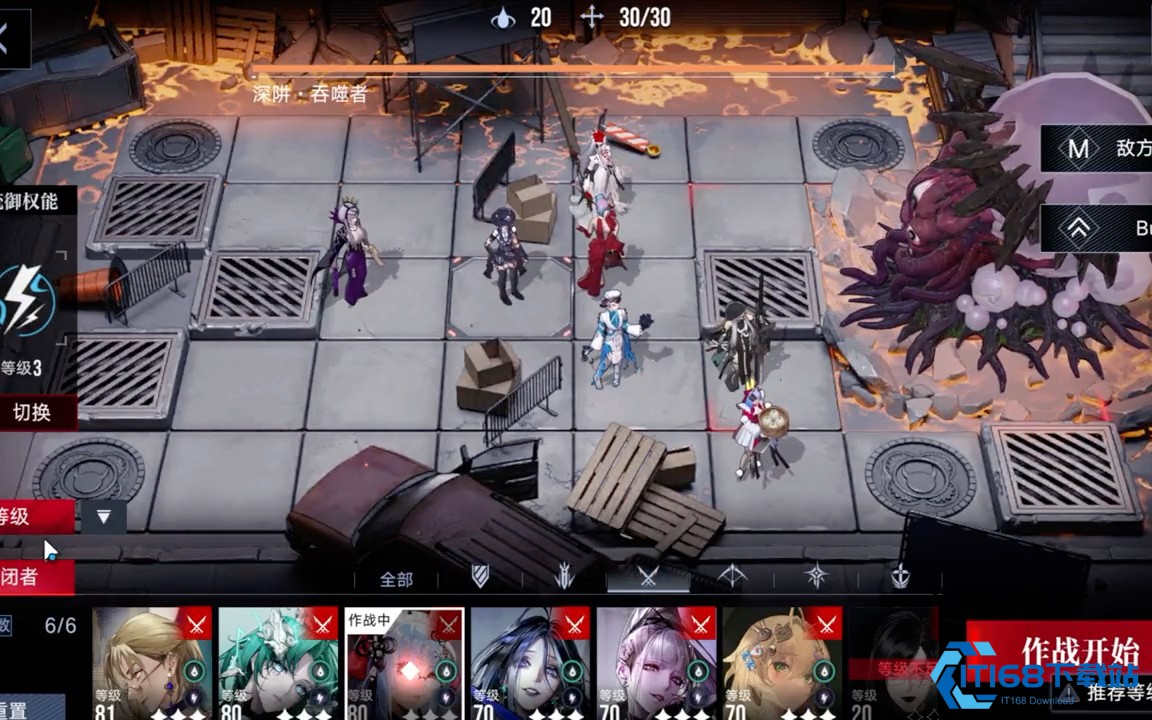The height and width of the screenshot is (720, 1152).
Task: Sort characters by 等级 level
Action: [x=32, y=516]
